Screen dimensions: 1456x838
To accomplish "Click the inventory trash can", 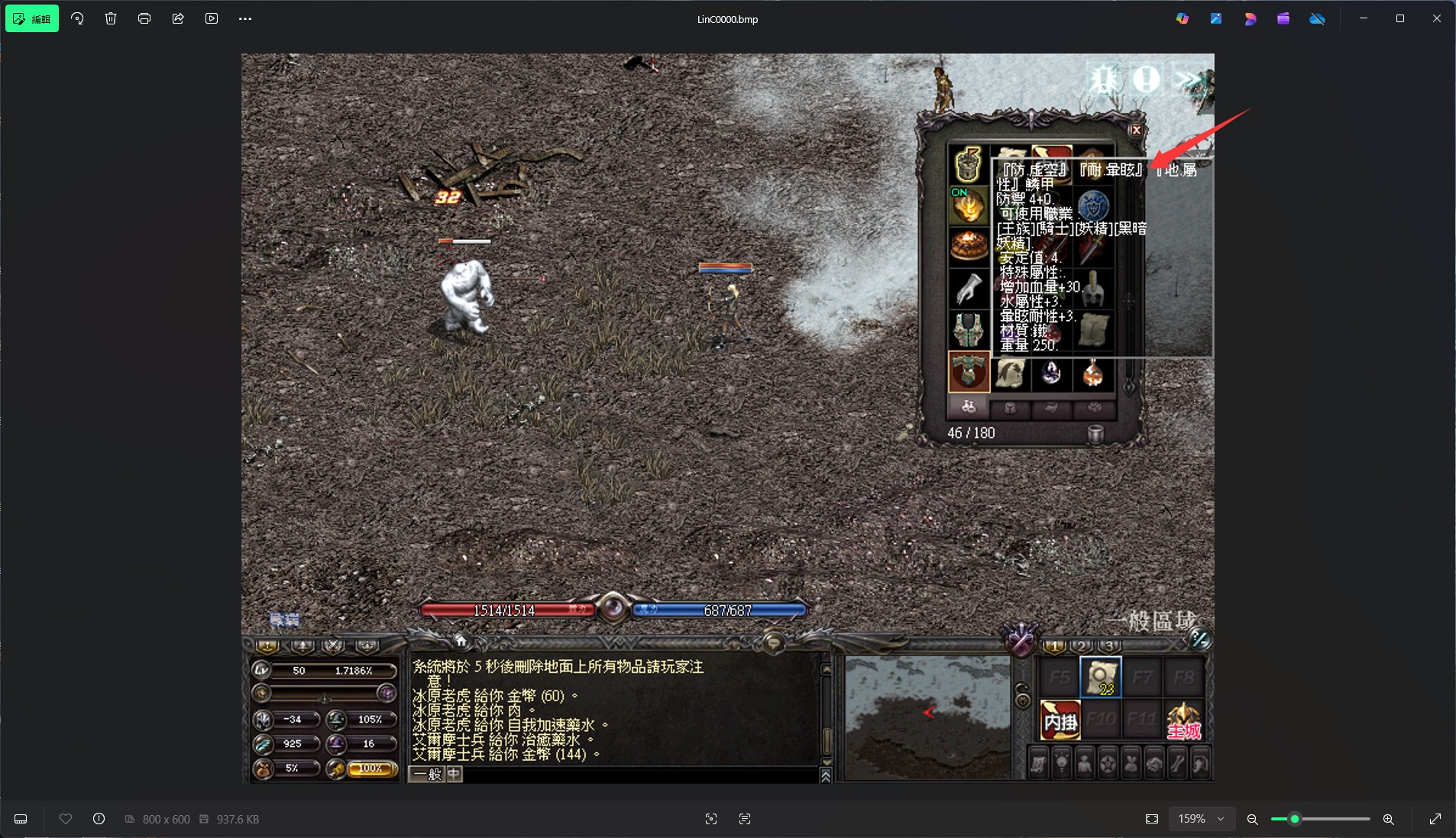I will pyautogui.click(x=1095, y=433).
